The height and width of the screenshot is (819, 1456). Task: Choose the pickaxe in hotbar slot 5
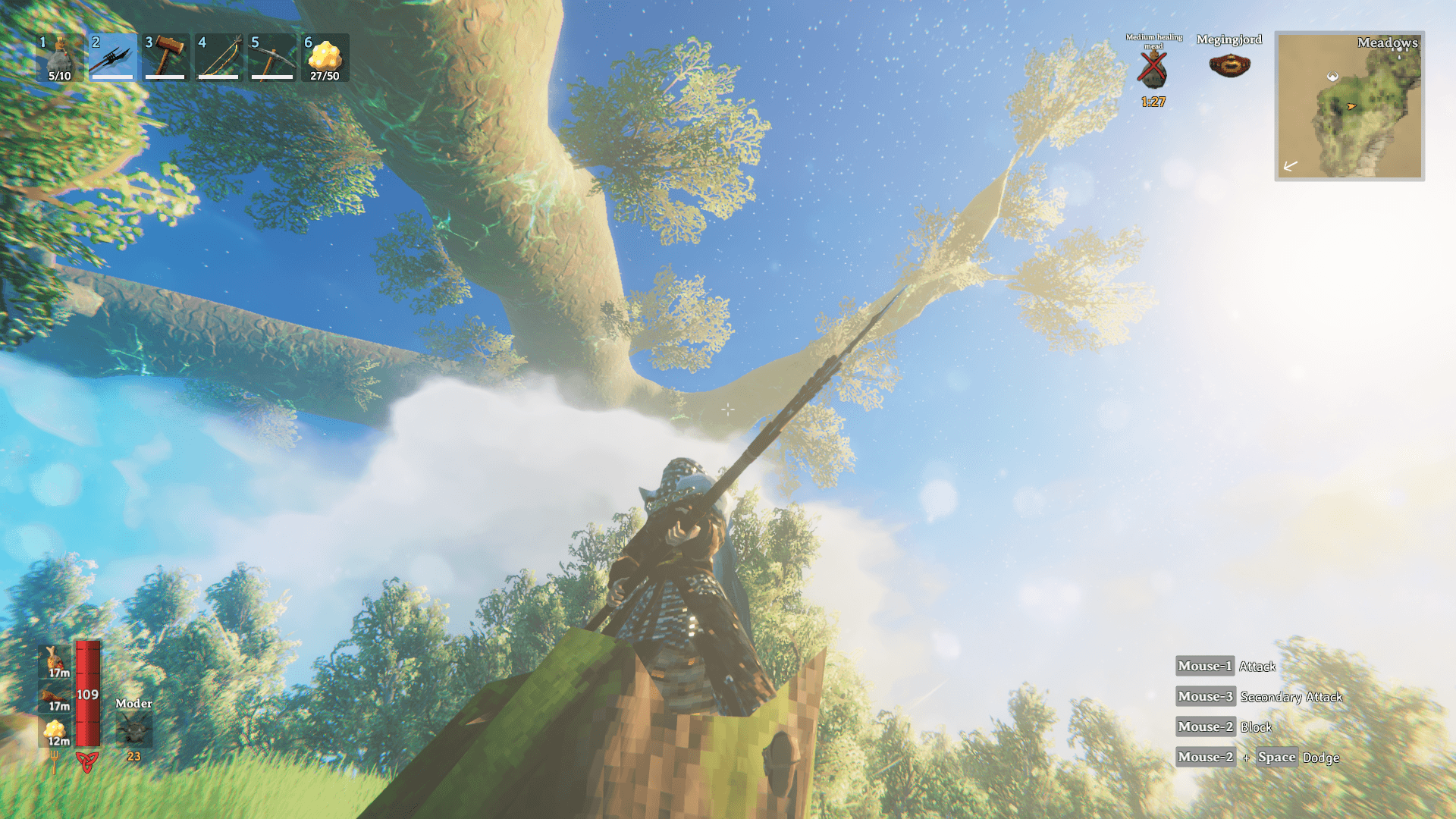tap(271, 58)
